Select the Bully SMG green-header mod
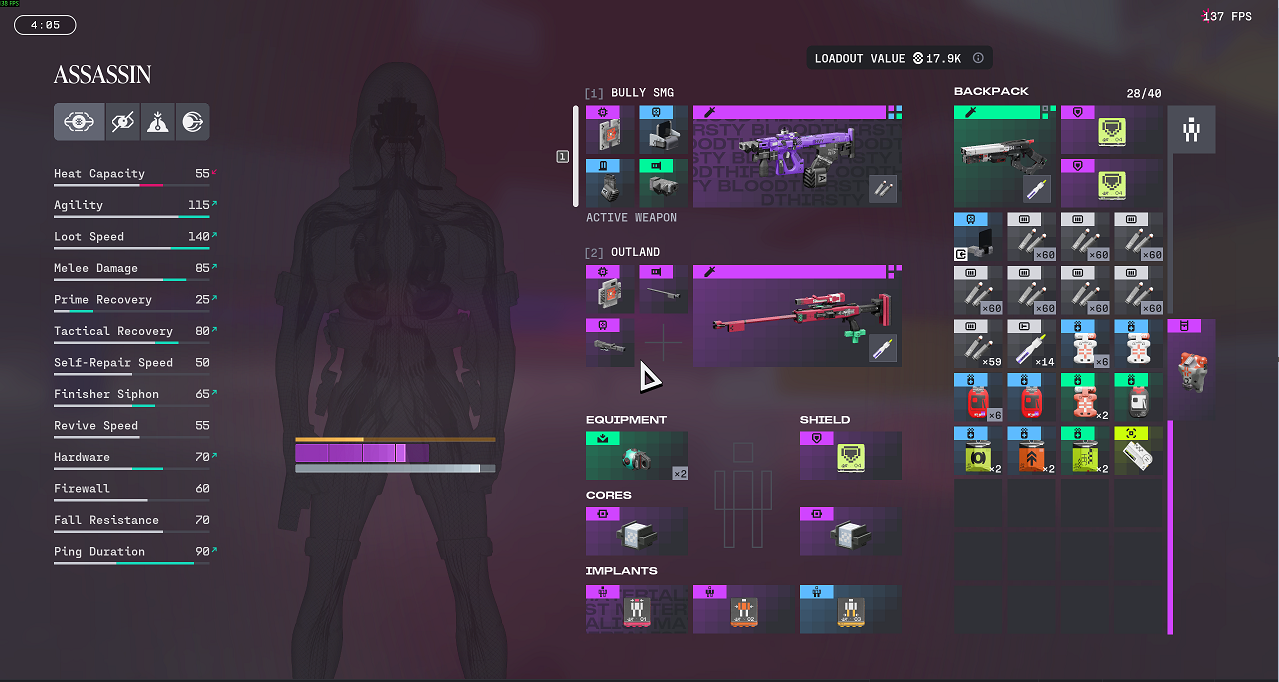The image size is (1279, 682). [663, 183]
